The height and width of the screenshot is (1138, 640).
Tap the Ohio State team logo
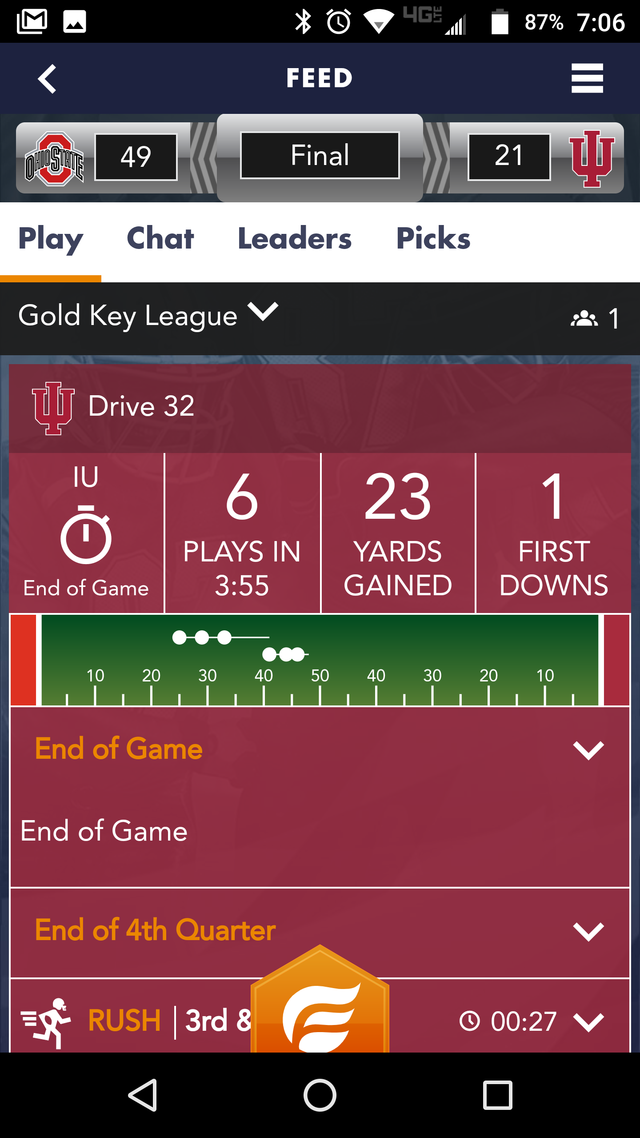(54, 158)
